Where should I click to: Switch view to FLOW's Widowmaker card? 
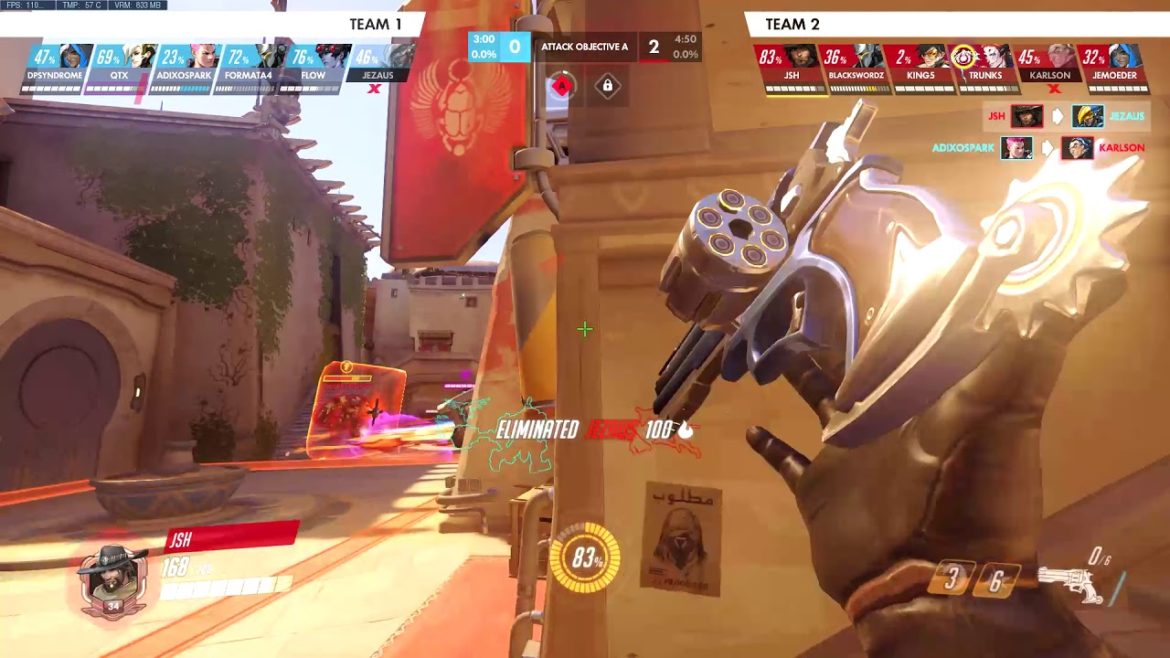click(x=310, y=66)
